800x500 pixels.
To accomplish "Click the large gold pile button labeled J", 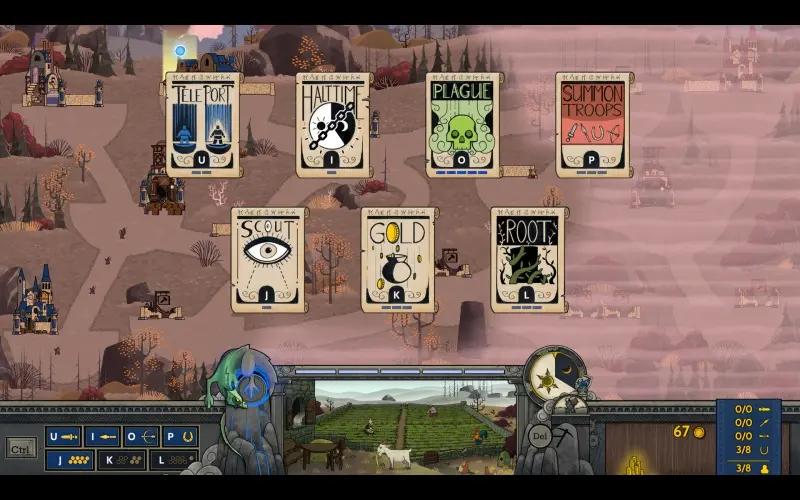I will [69, 460].
